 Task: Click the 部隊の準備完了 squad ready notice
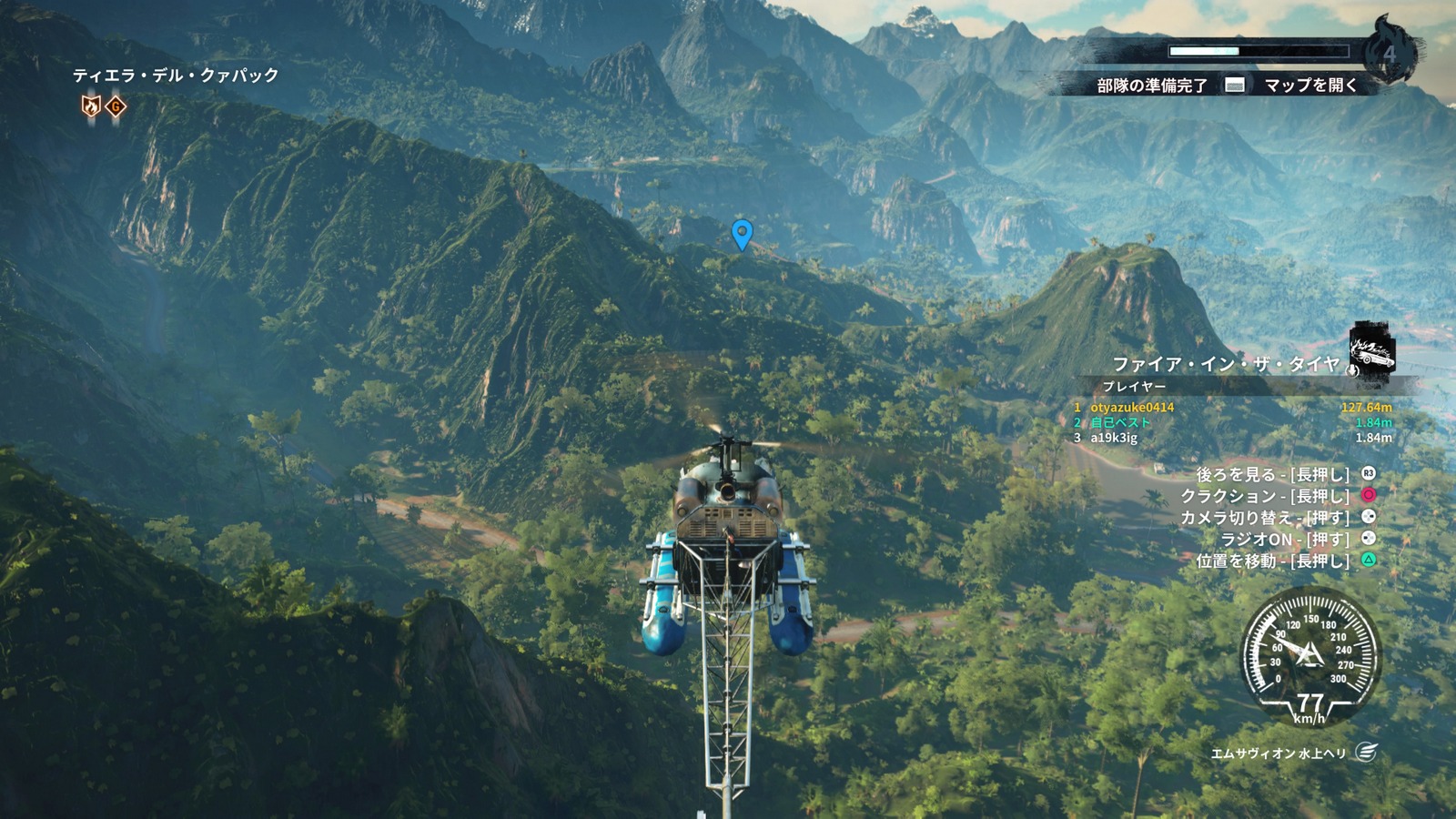(1151, 86)
